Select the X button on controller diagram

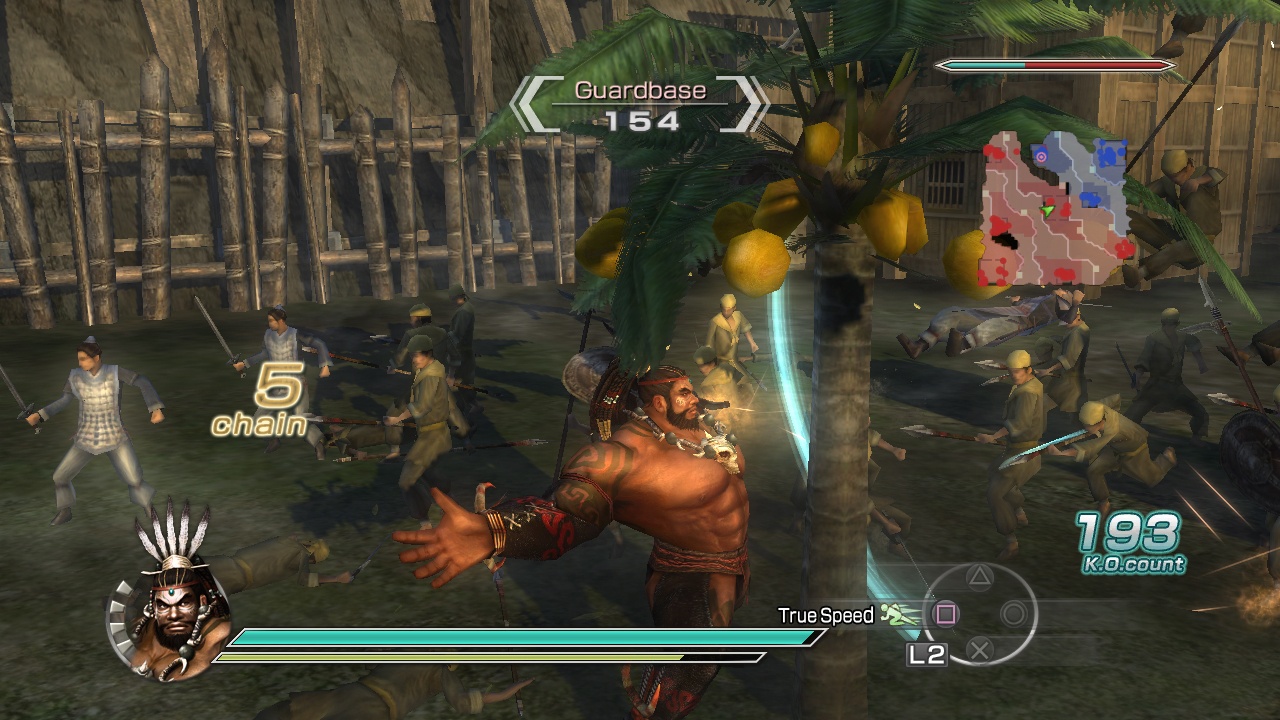point(979,650)
